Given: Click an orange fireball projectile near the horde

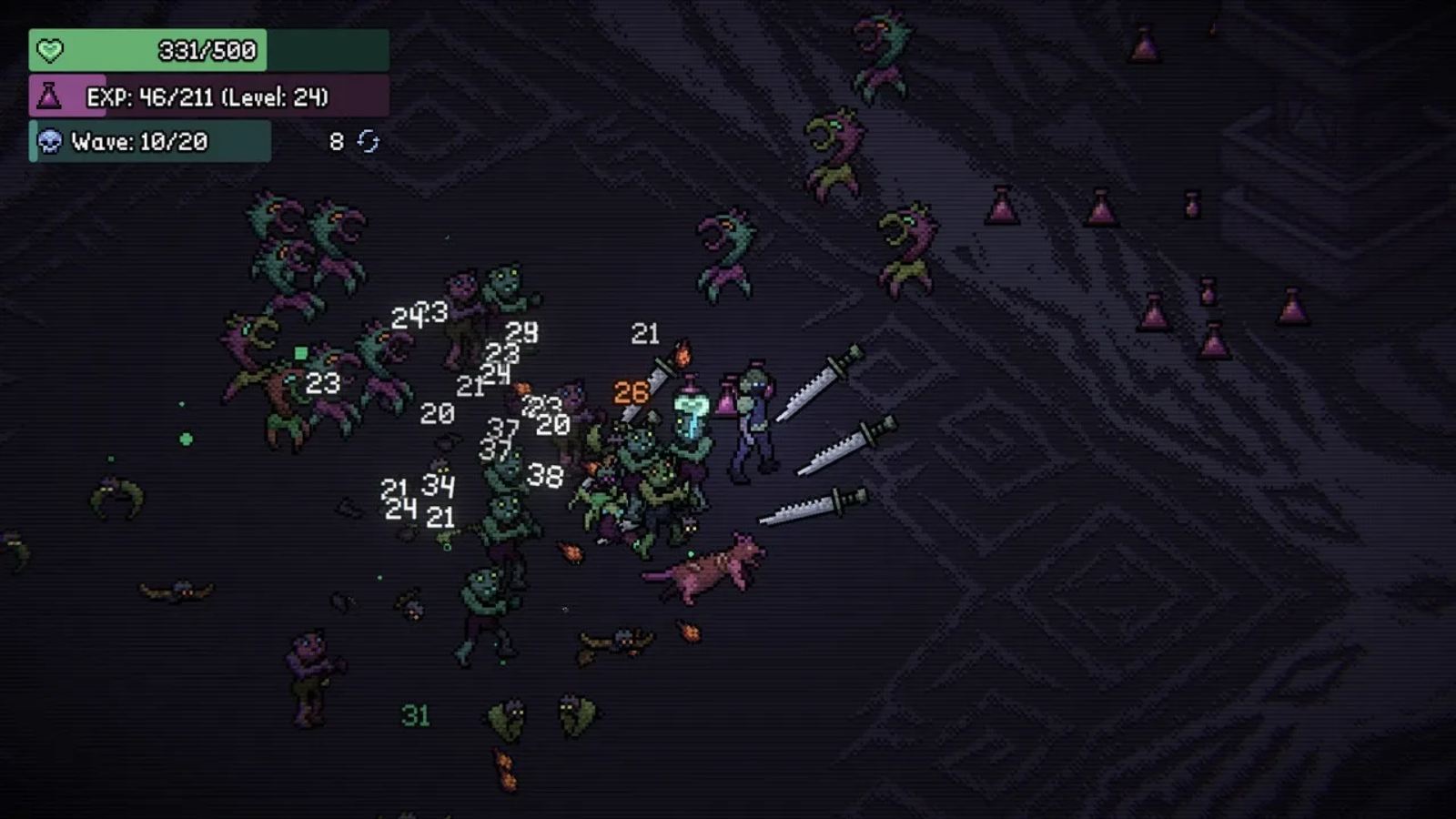Looking at the screenshot, I should click(x=571, y=552).
